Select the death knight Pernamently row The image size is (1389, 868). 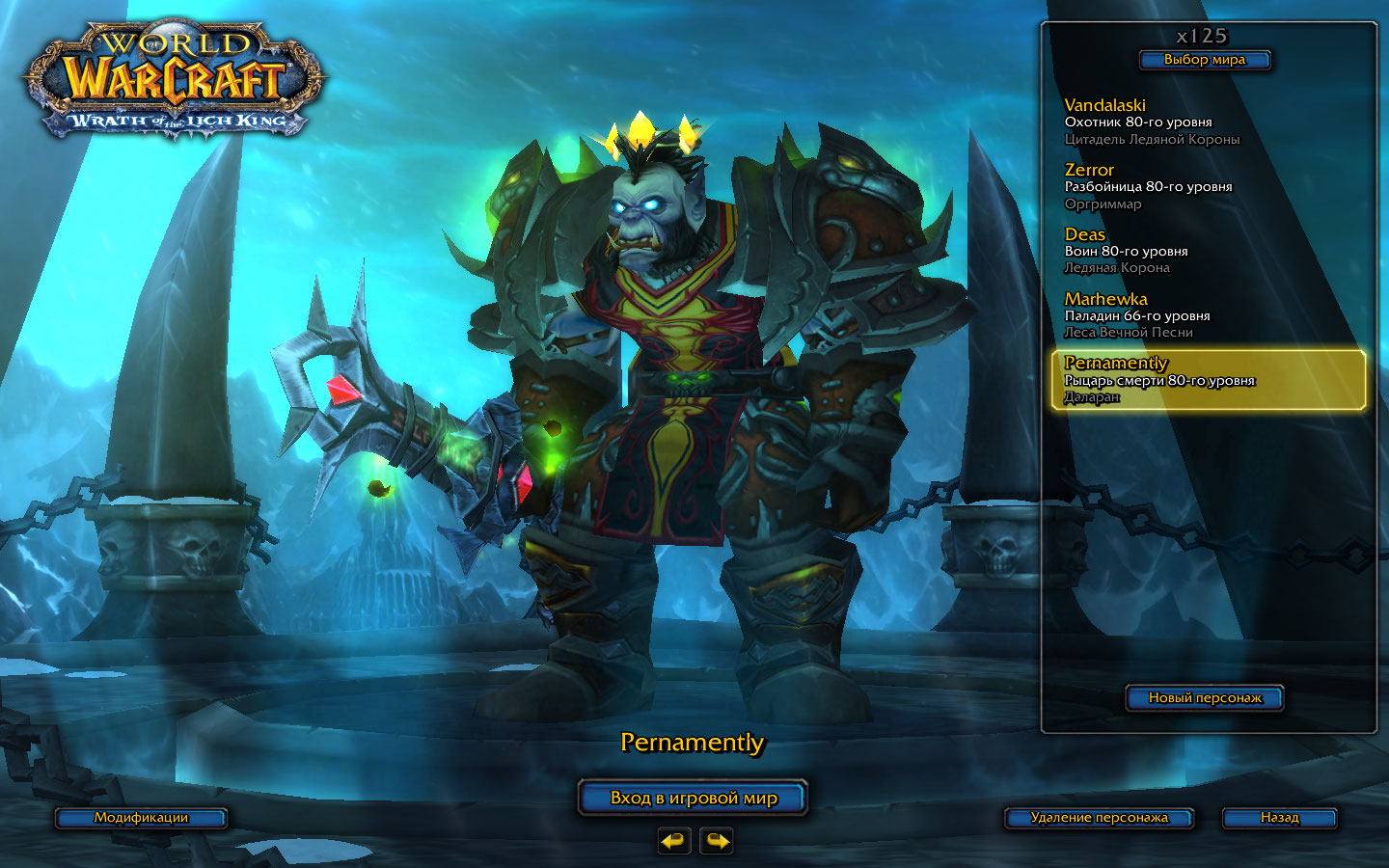1208,380
